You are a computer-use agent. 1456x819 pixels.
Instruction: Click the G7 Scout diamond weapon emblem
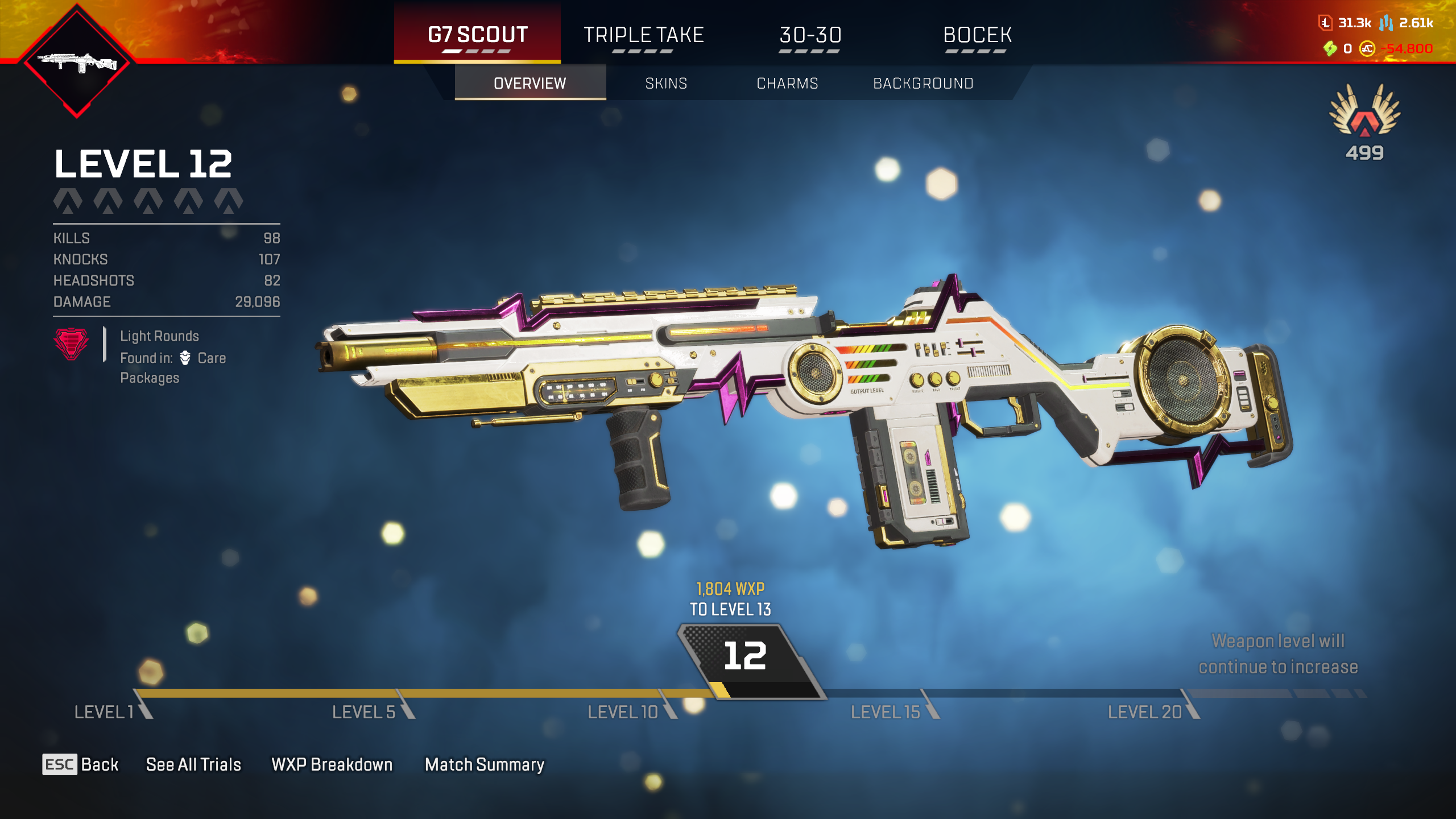pyautogui.click(x=77, y=61)
